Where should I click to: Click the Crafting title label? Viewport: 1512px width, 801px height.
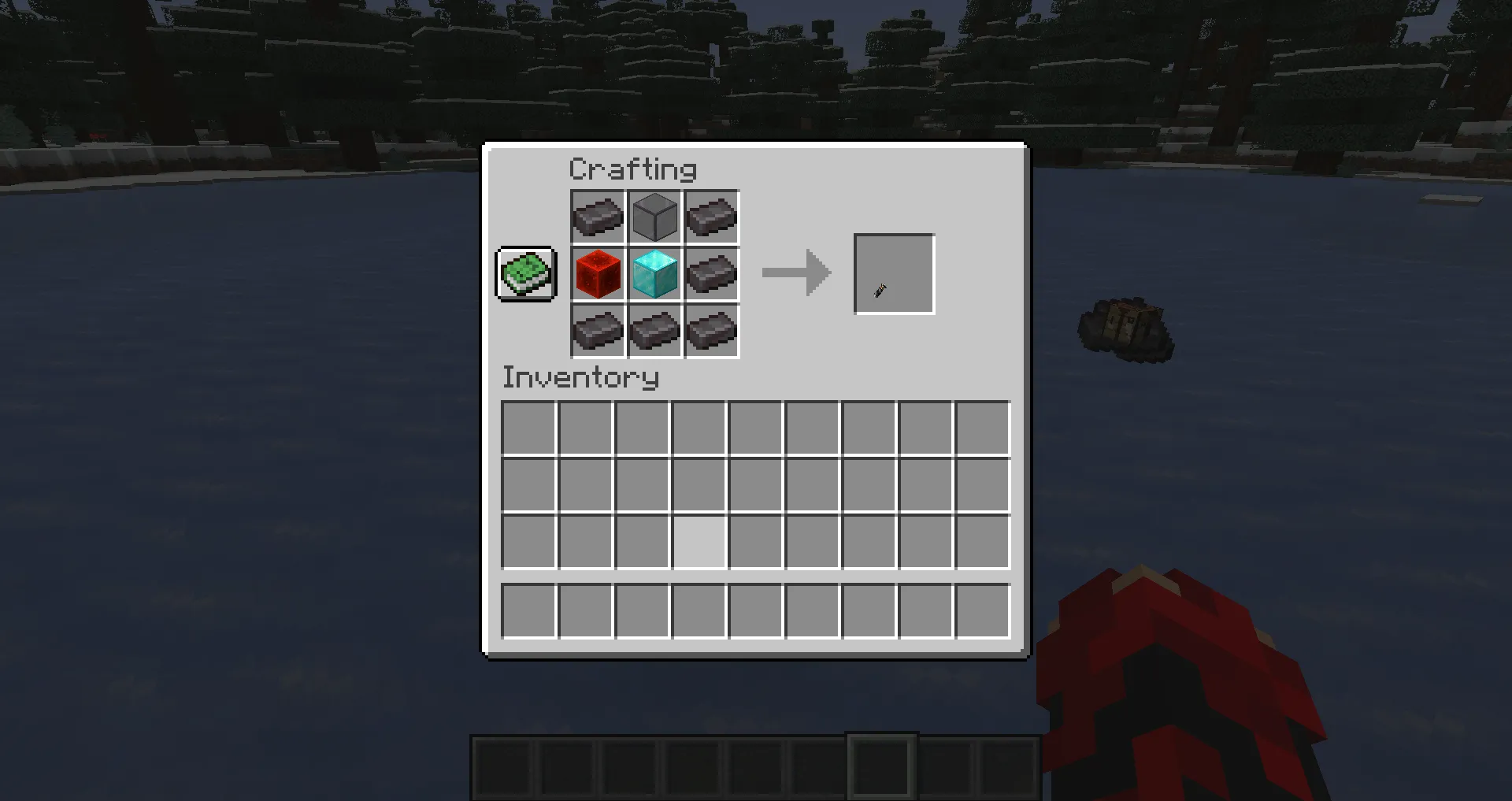[633, 168]
